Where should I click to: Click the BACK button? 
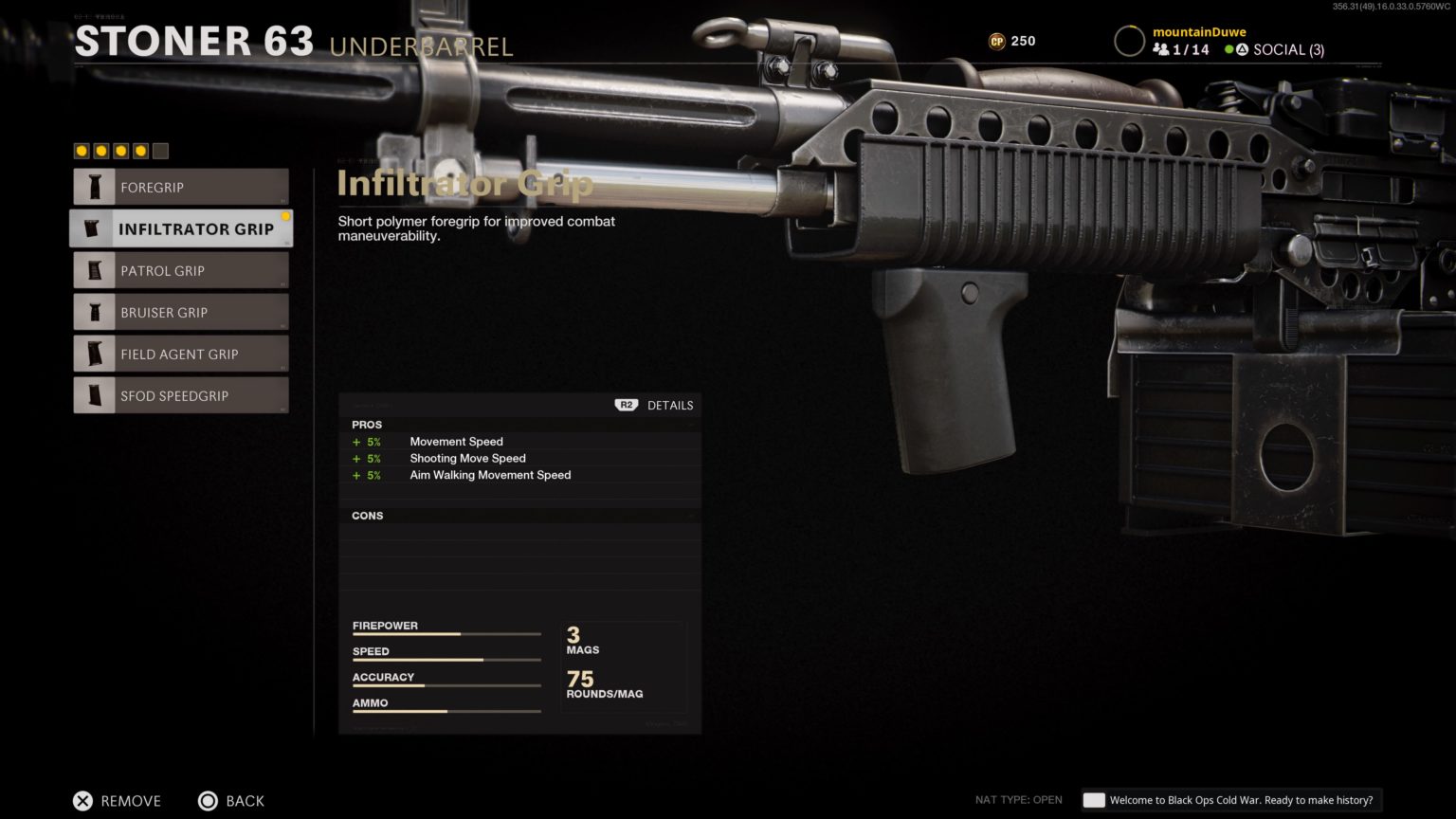231,801
